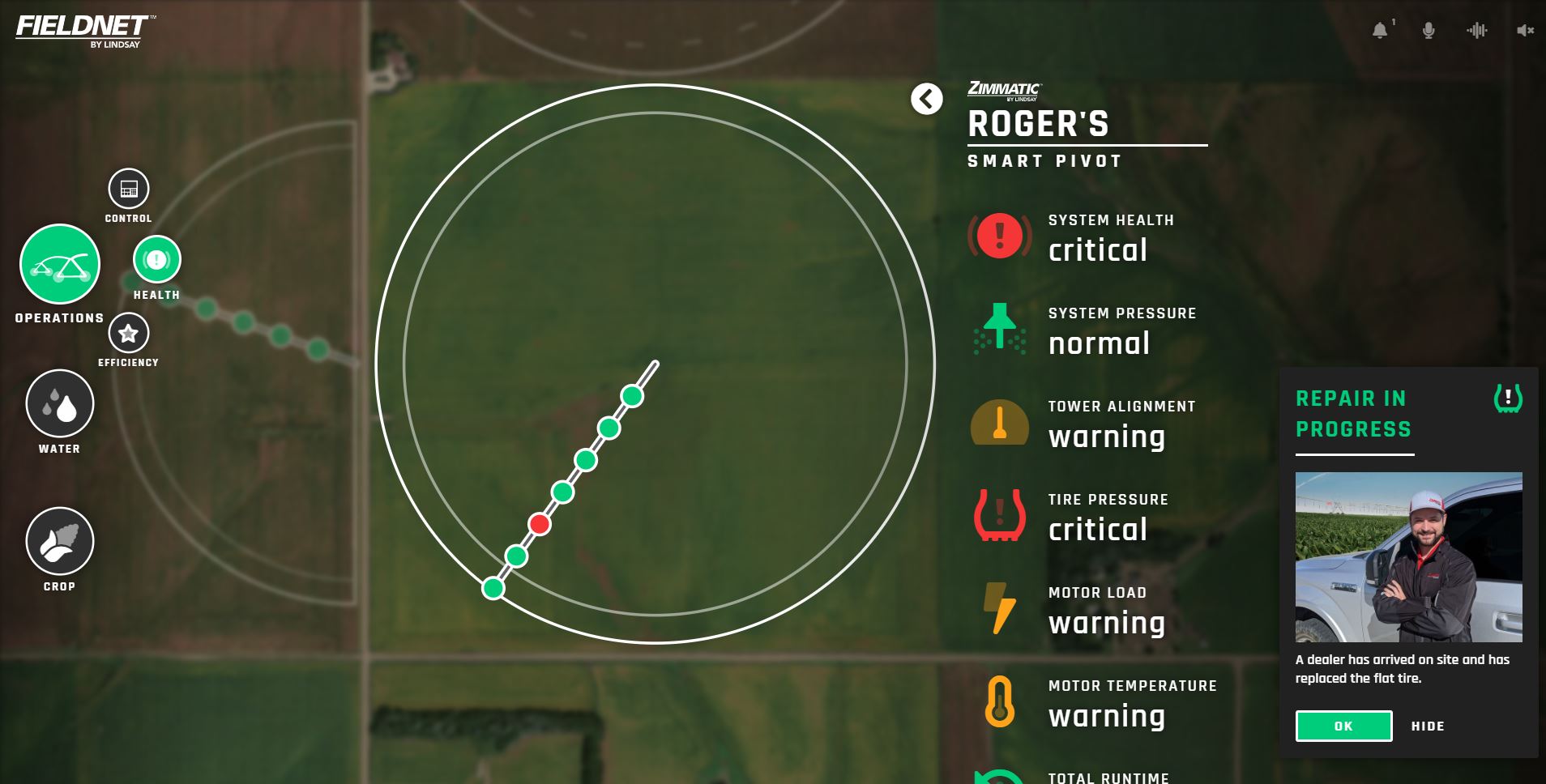The height and width of the screenshot is (784, 1546).
Task: Open the Efficiency star icon
Action: pos(128,333)
